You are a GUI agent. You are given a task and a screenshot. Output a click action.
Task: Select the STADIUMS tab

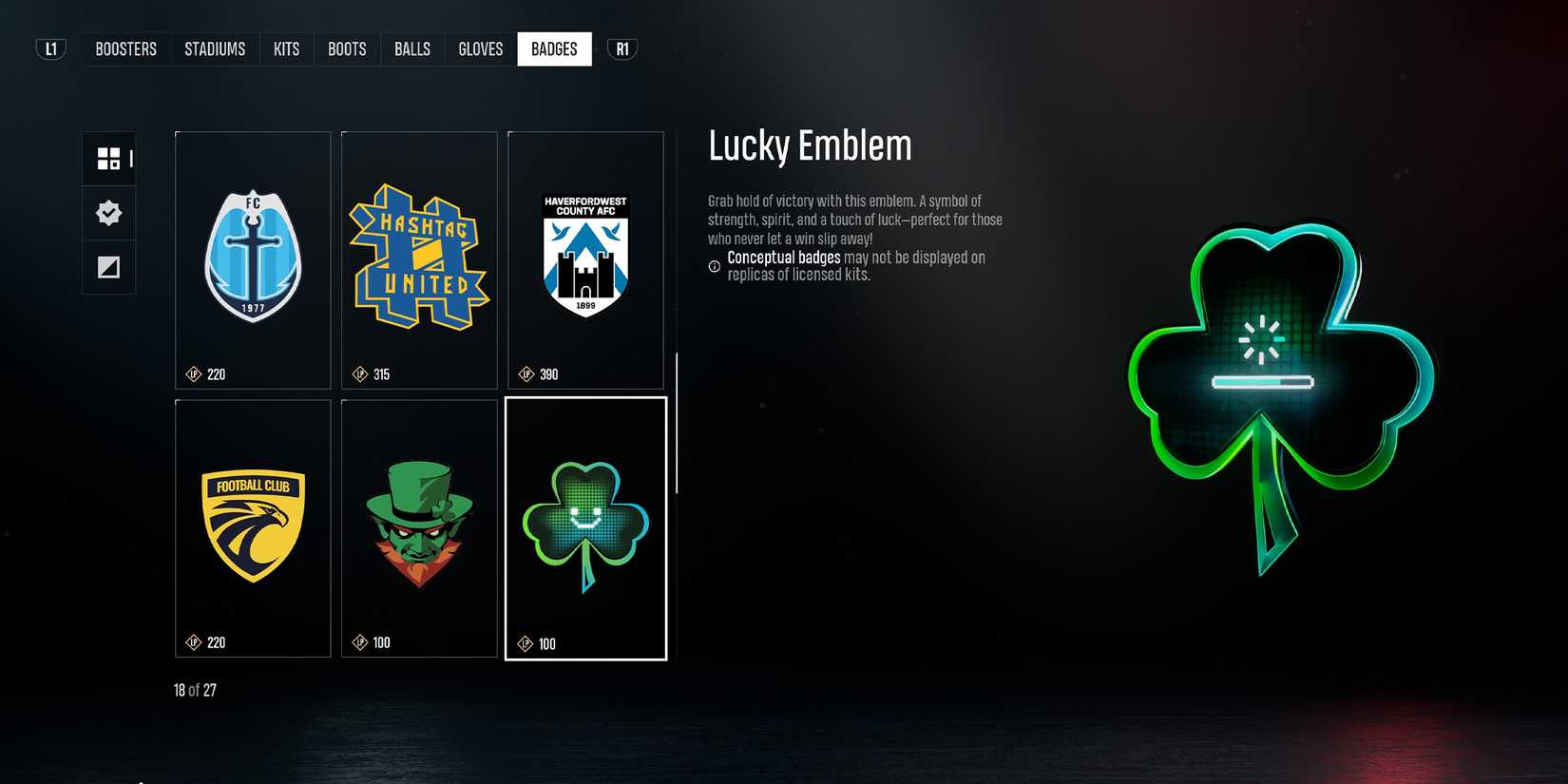pyautogui.click(x=215, y=48)
